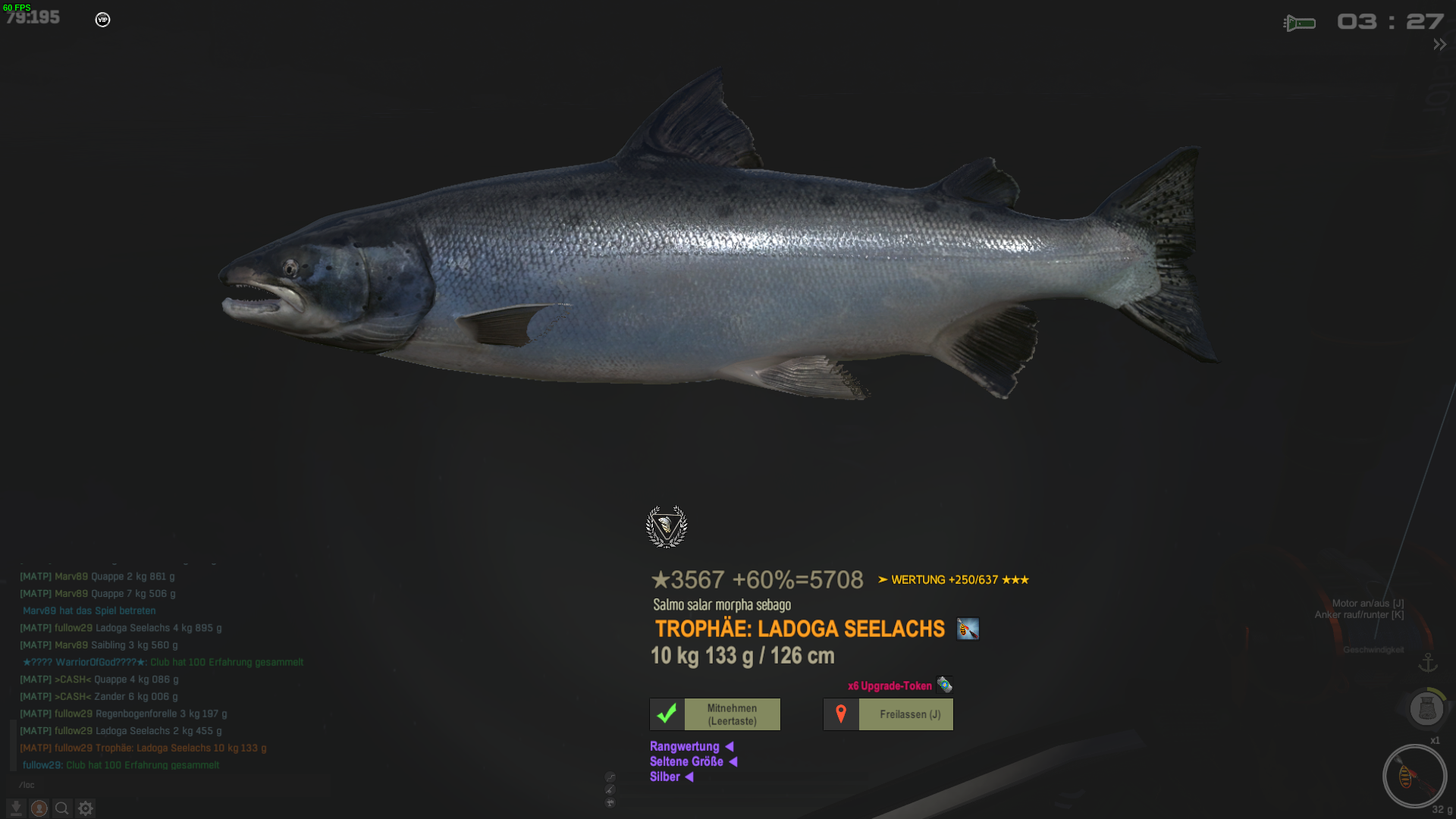The image size is (1456, 819).
Task: Keep the fish with Mitnehmen
Action: pos(715,714)
